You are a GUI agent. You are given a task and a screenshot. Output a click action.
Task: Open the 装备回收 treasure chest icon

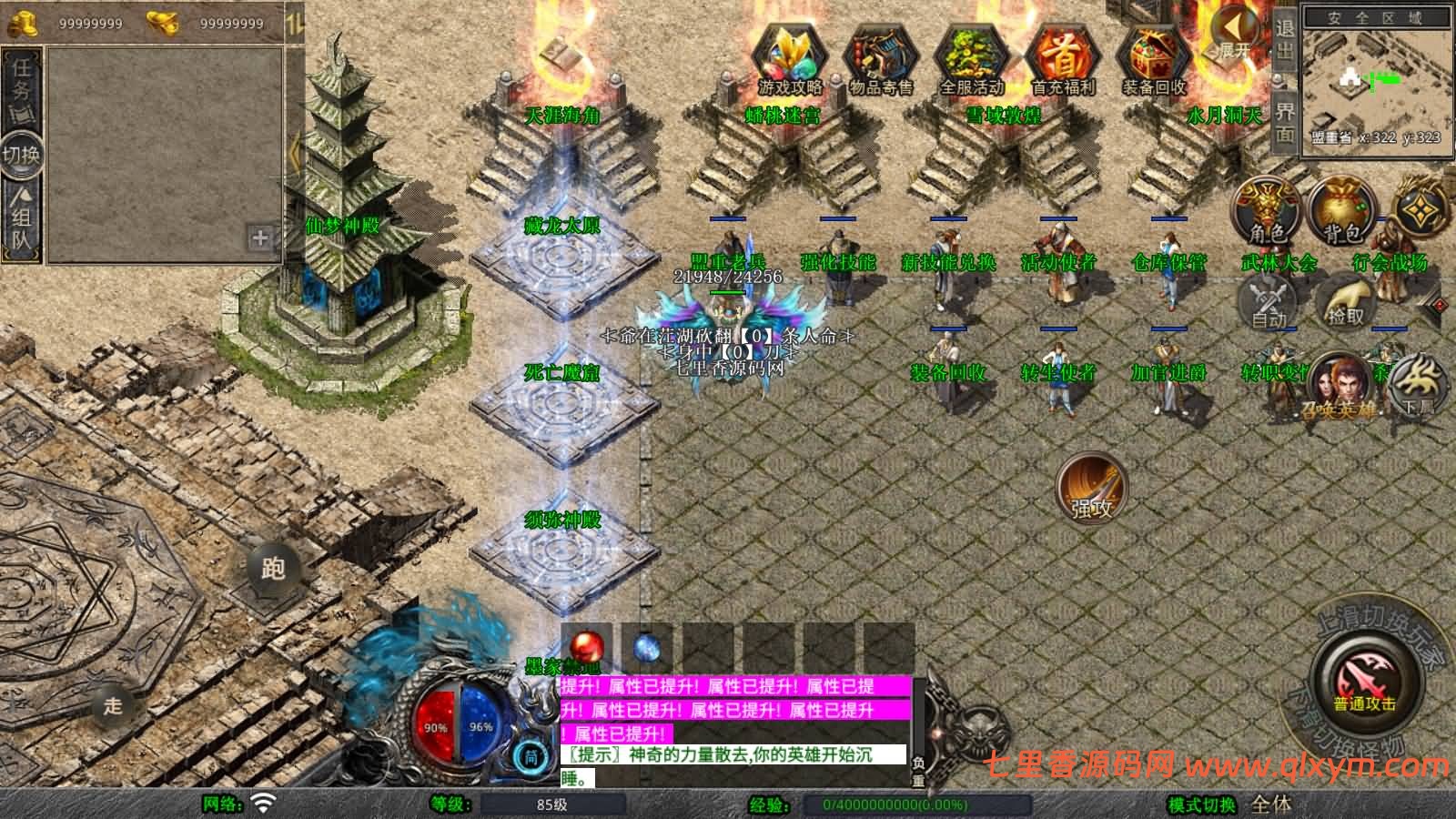tap(1154, 56)
